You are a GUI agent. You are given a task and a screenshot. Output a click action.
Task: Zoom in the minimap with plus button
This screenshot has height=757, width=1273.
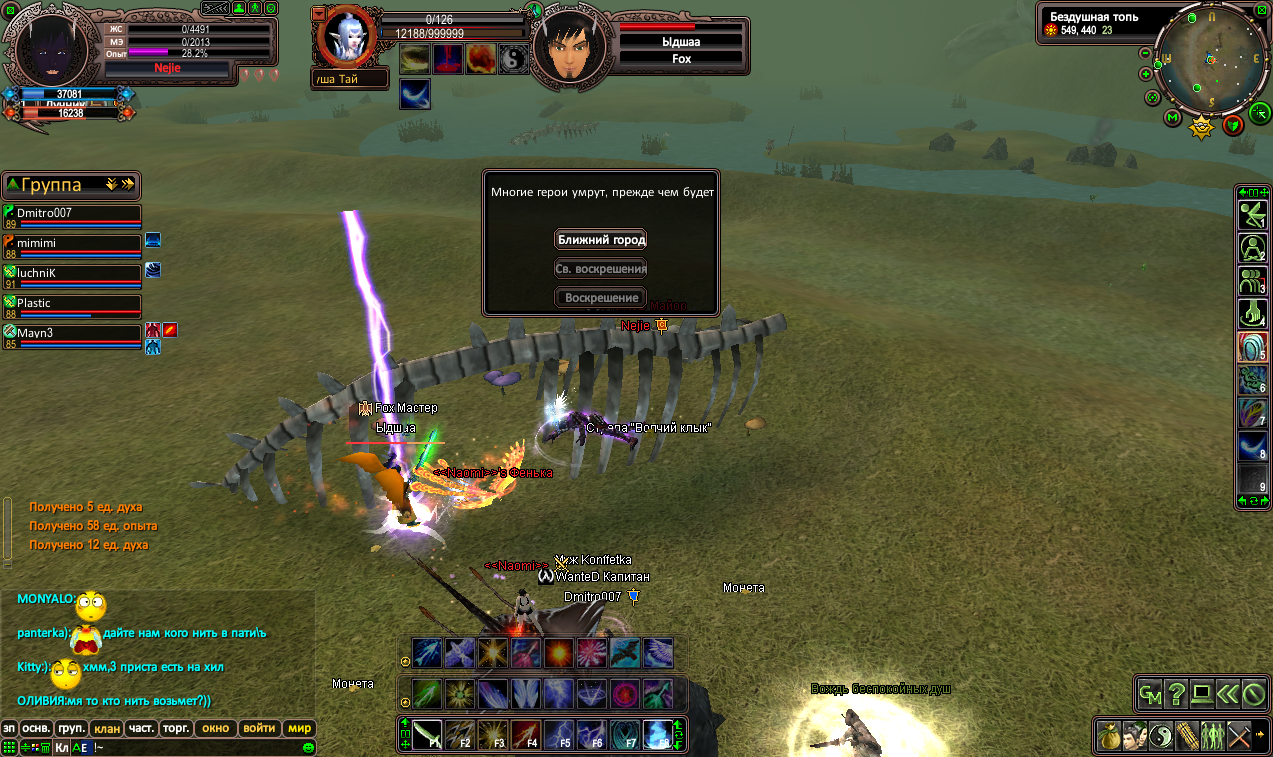coord(1147,72)
